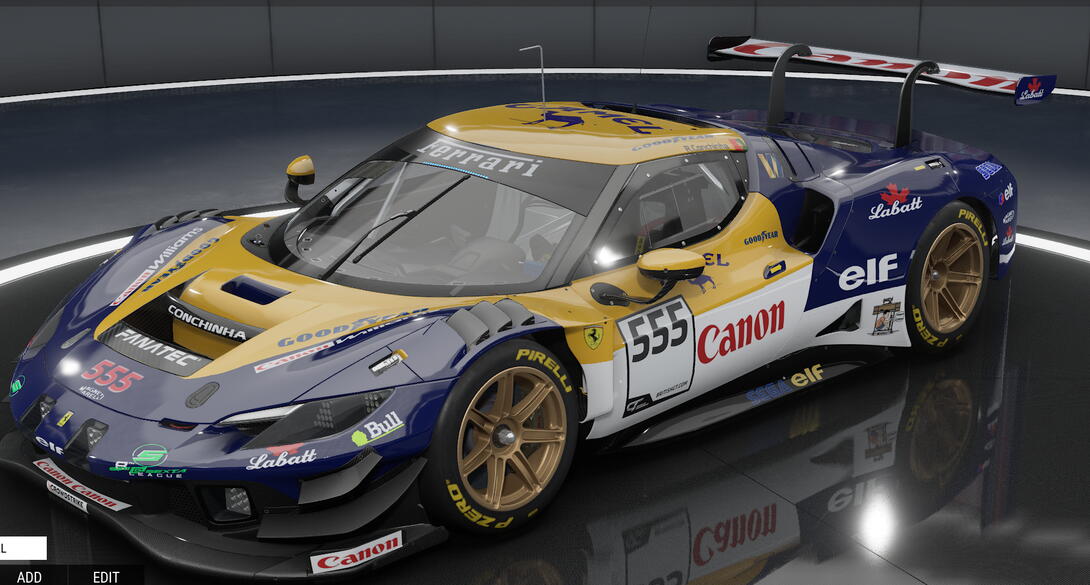Click the ADD button
1090x585 pixels.
[29, 577]
